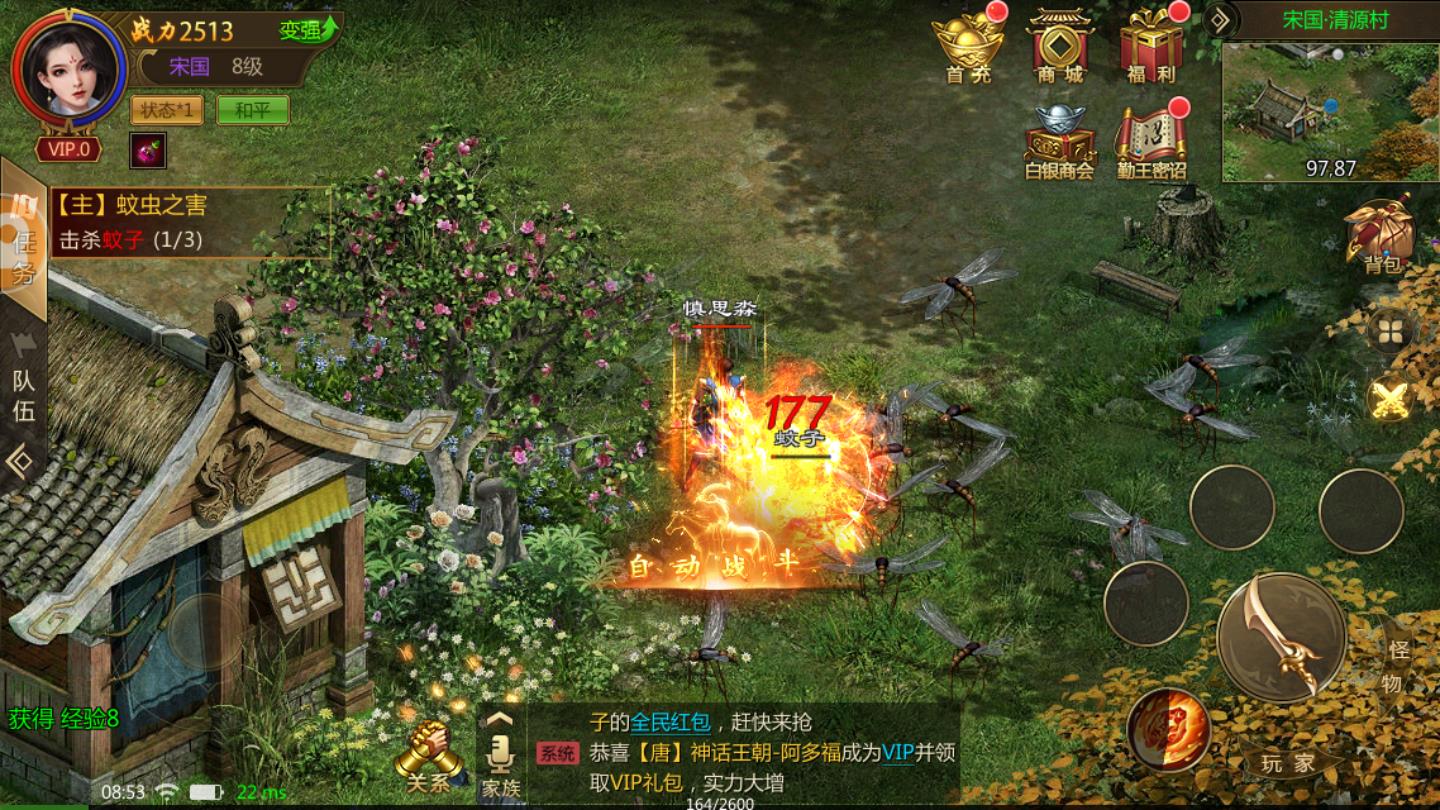The height and width of the screenshot is (810, 1440).
Task: Toggle the crossed swords auto-battle icon
Action: pyautogui.click(x=1389, y=401)
